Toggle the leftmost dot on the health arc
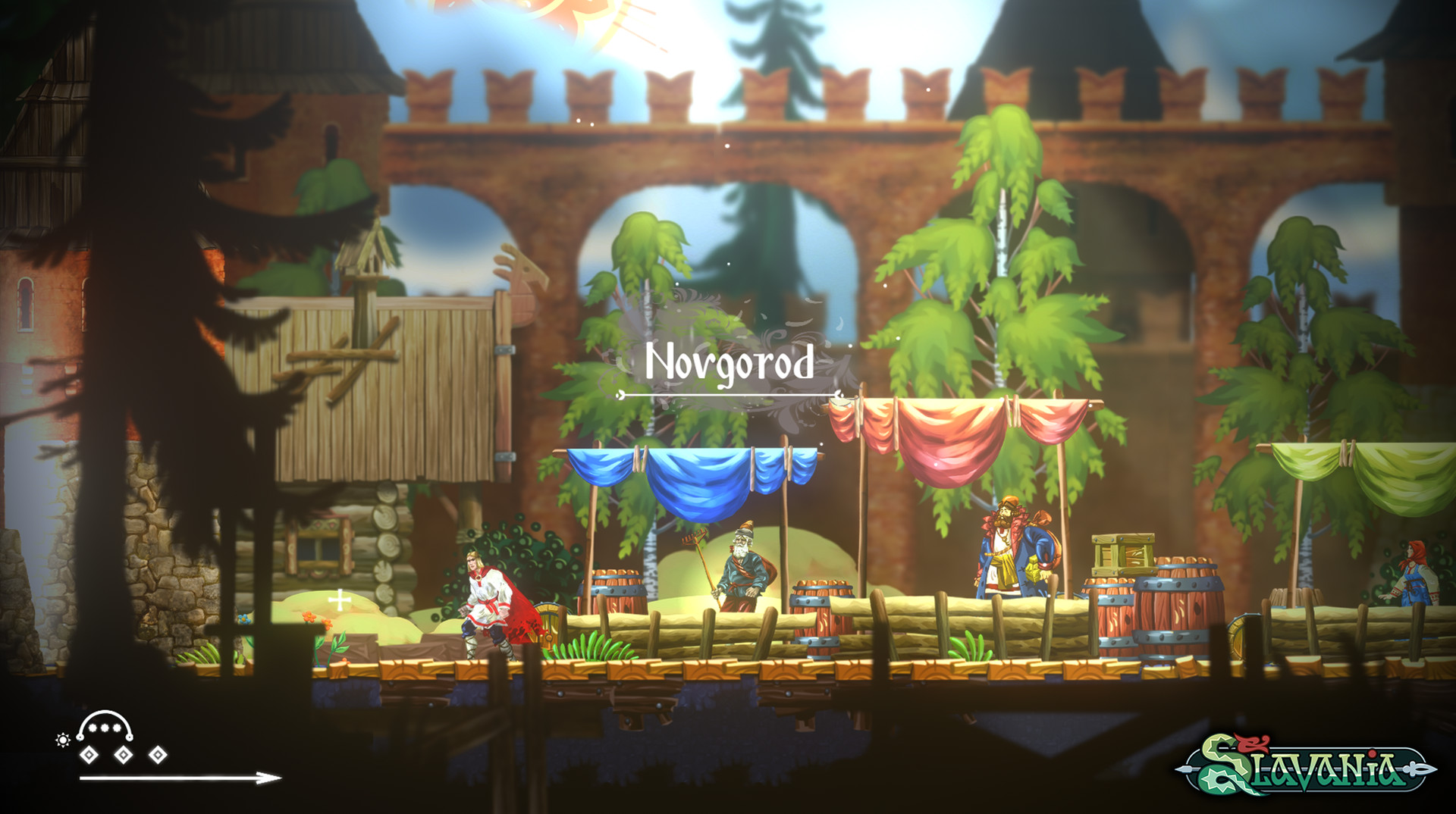This screenshot has width=1456, height=814. click(x=91, y=726)
